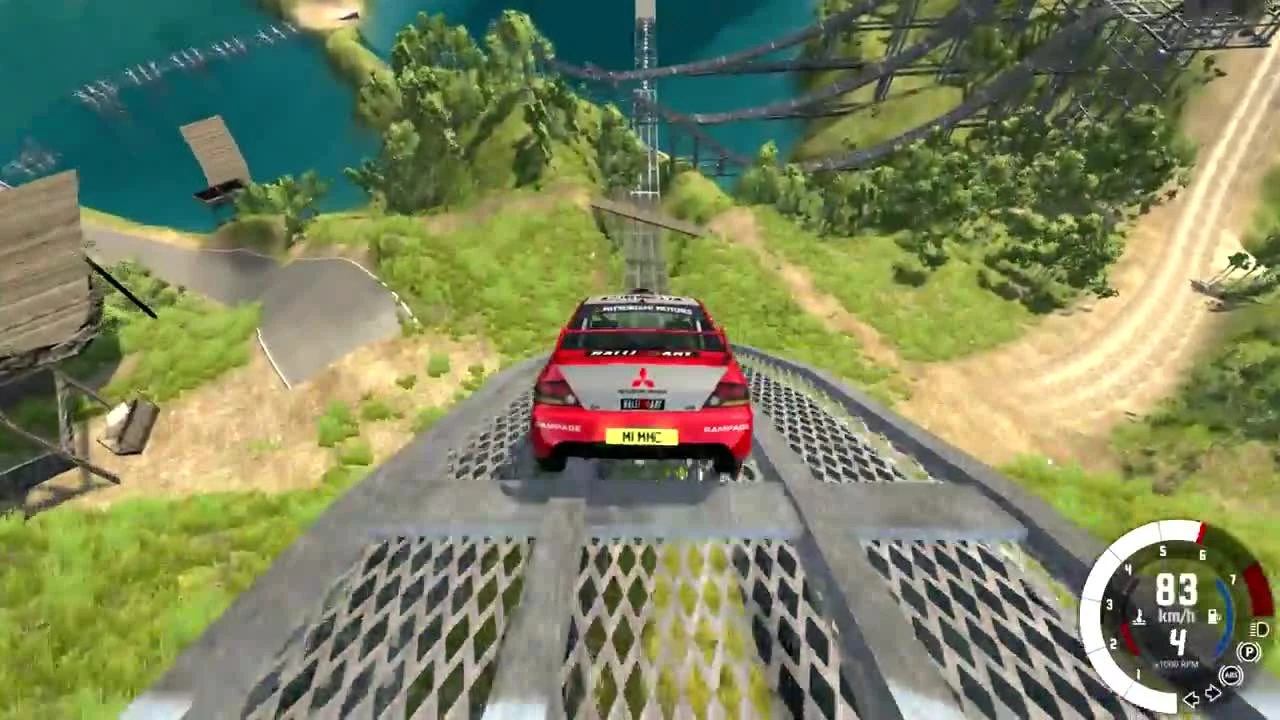Click the coolant temperature icon
The image size is (1280, 720).
tap(1140, 617)
